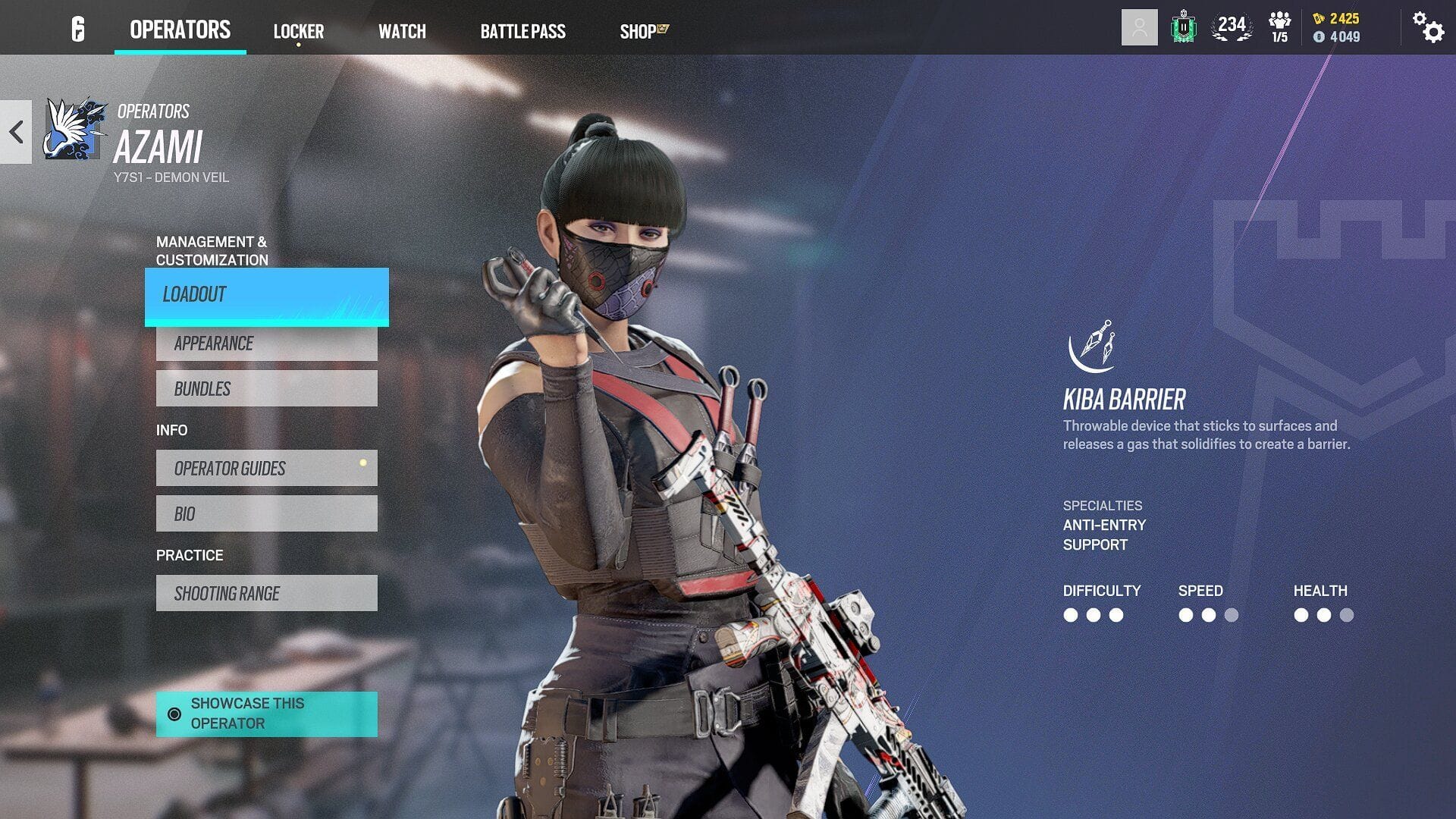Open the Battle Pass tab
1456x819 pixels.
[x=522, y=31]
